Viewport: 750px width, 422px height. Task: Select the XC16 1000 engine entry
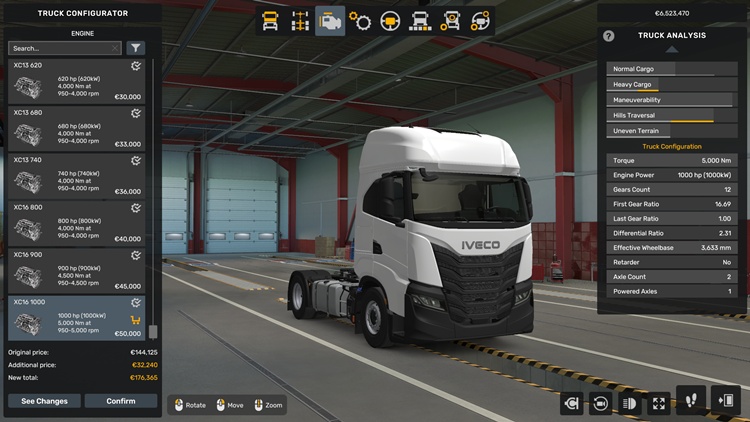coord(76,316)
